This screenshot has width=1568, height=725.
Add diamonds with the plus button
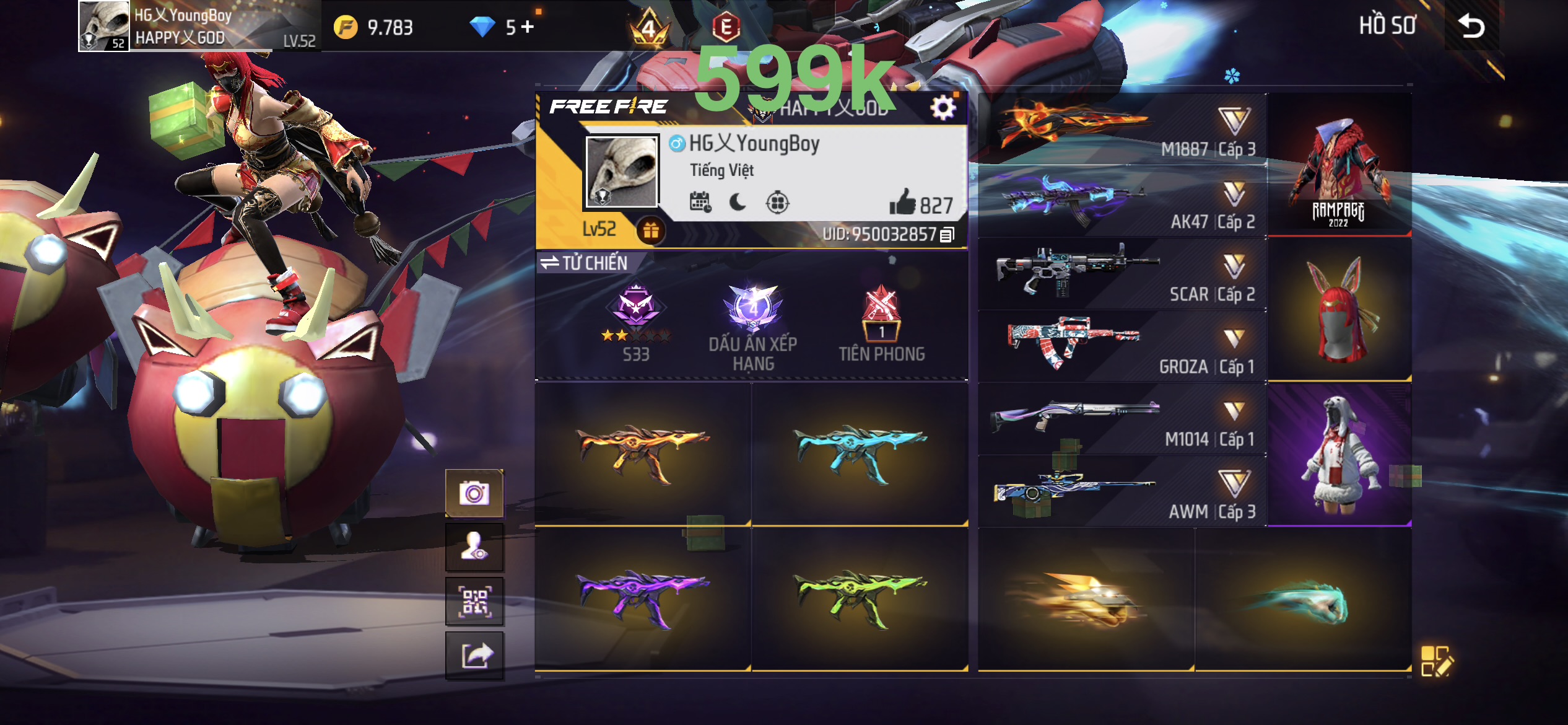[x=528, y=27]
